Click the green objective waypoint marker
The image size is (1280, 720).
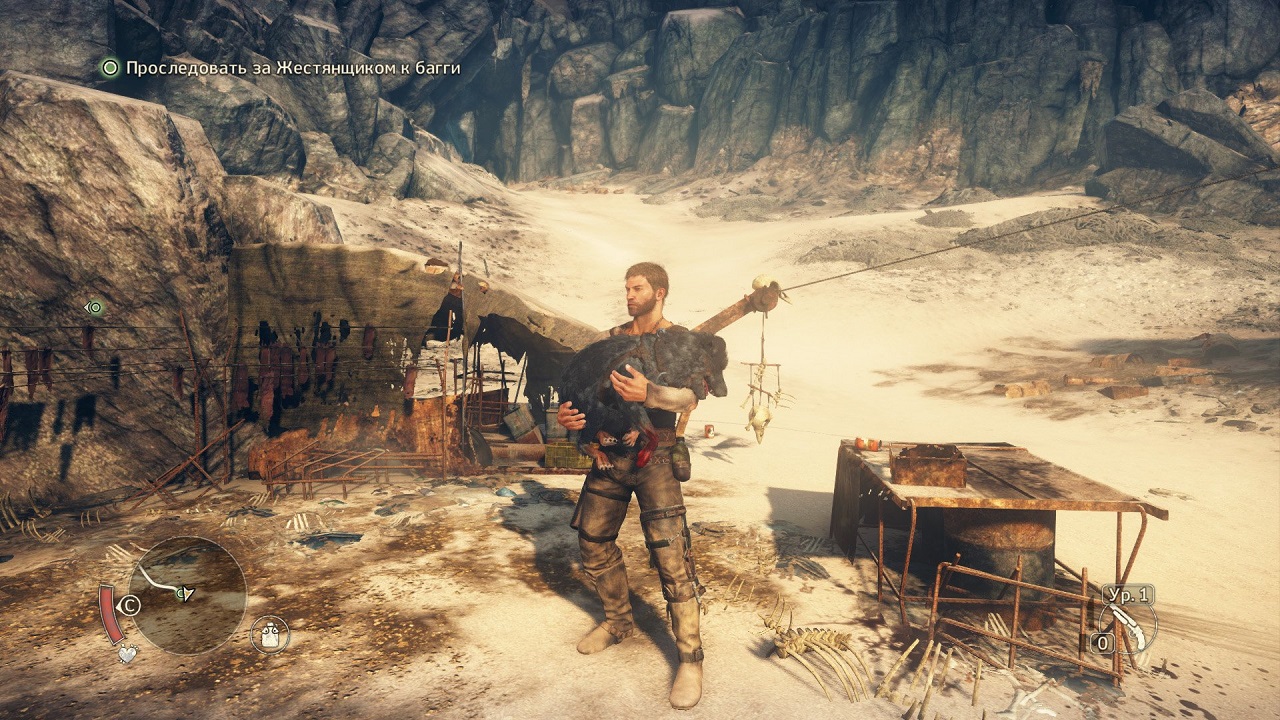pyautogui.click(x=95, y=308)
